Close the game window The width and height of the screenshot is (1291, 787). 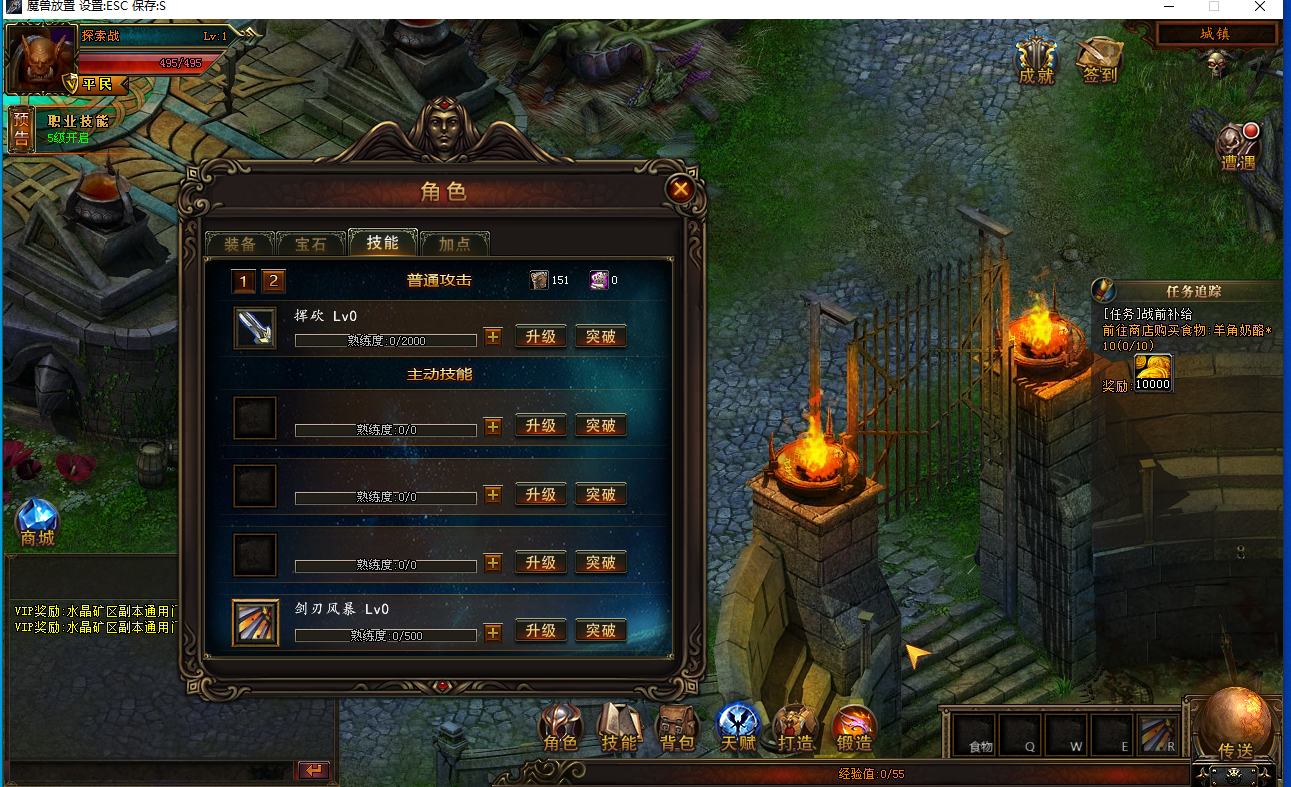pyautogui.click(x=1260, y=7)
